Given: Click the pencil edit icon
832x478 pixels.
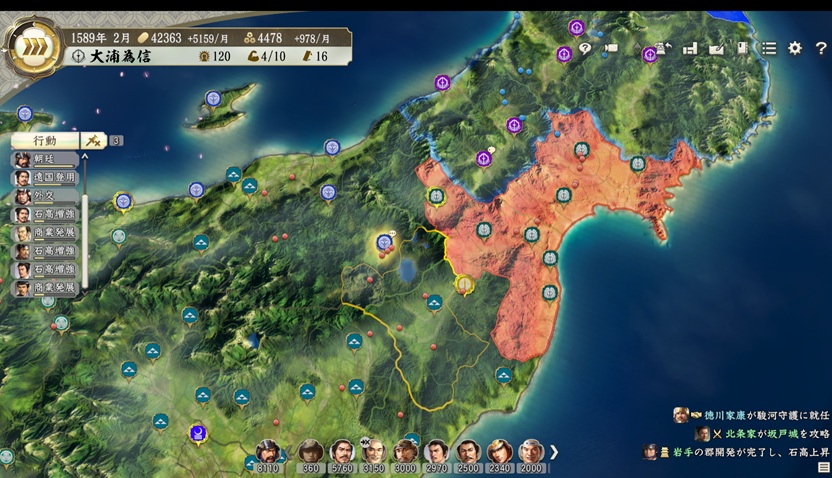Looking at the screenshot, I should point(716,48).
